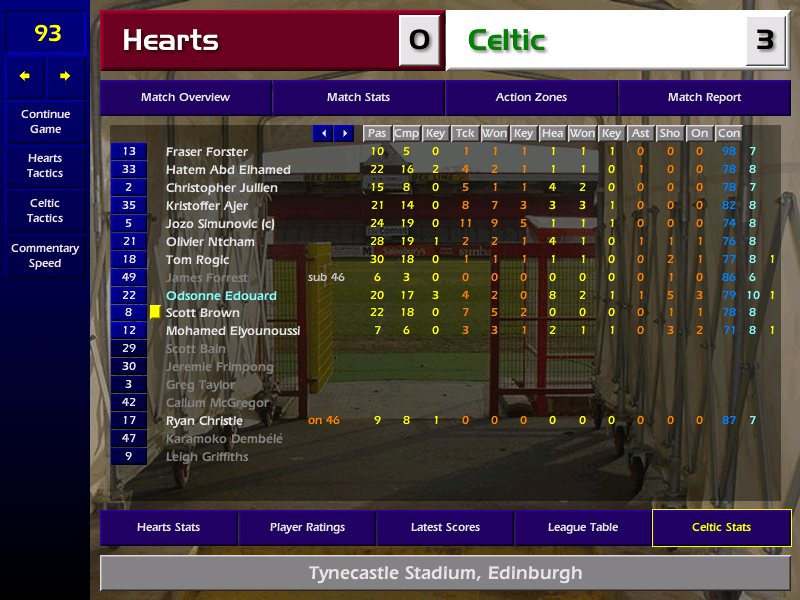The height and width of the screenshot is (600, 800).
Task: Open Celtic Tactics
Action: pos(45,211)
